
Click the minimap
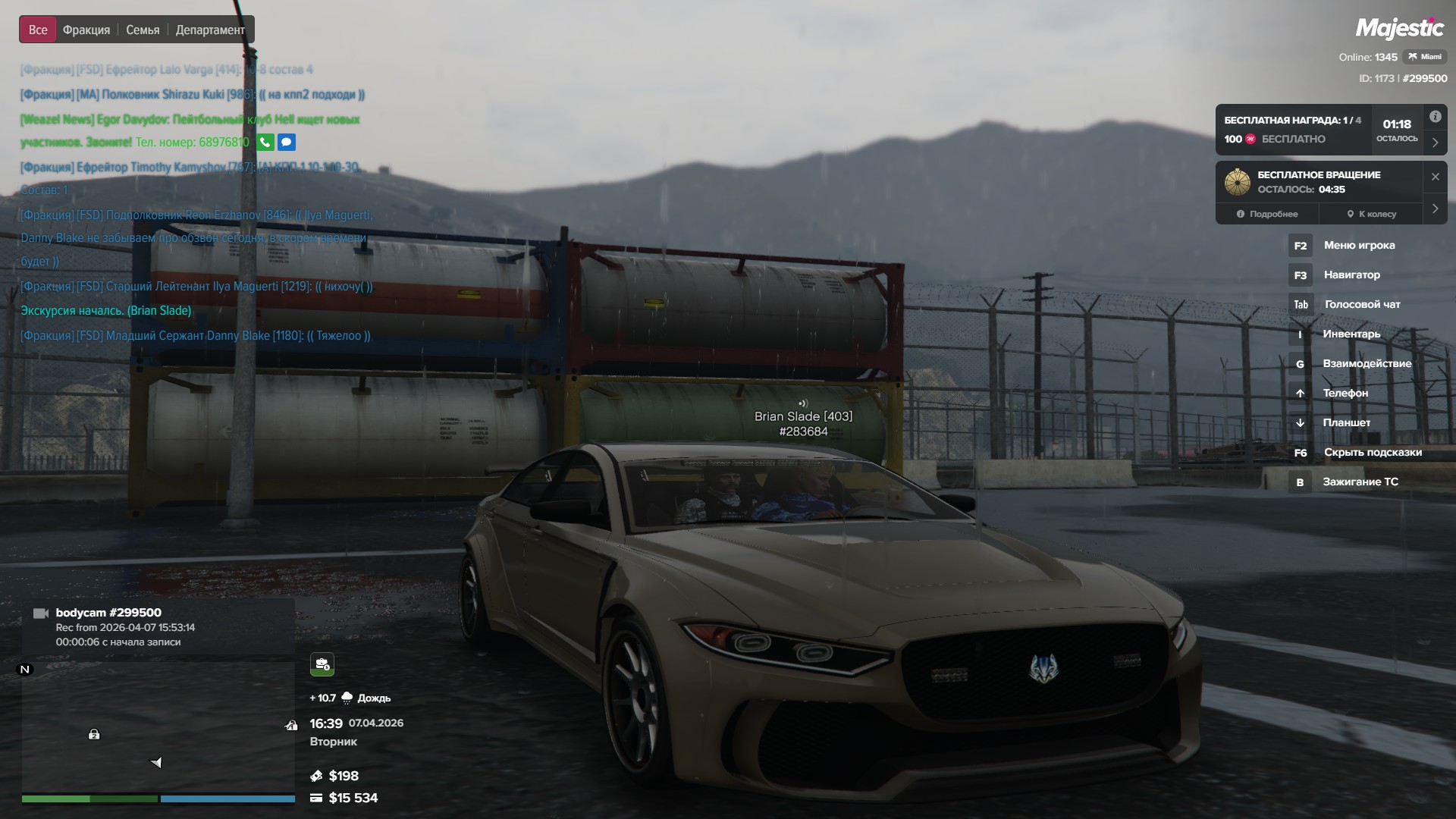click(x=158, y=728)
